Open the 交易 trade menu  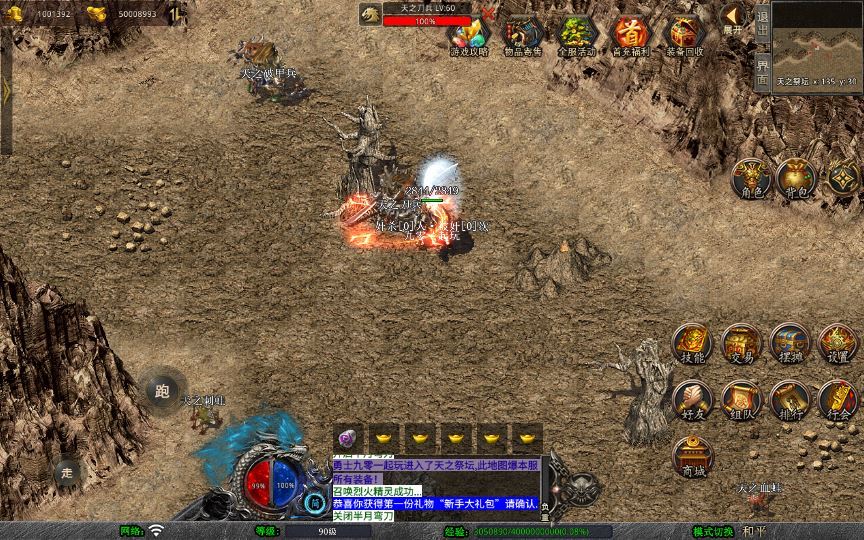741,343
